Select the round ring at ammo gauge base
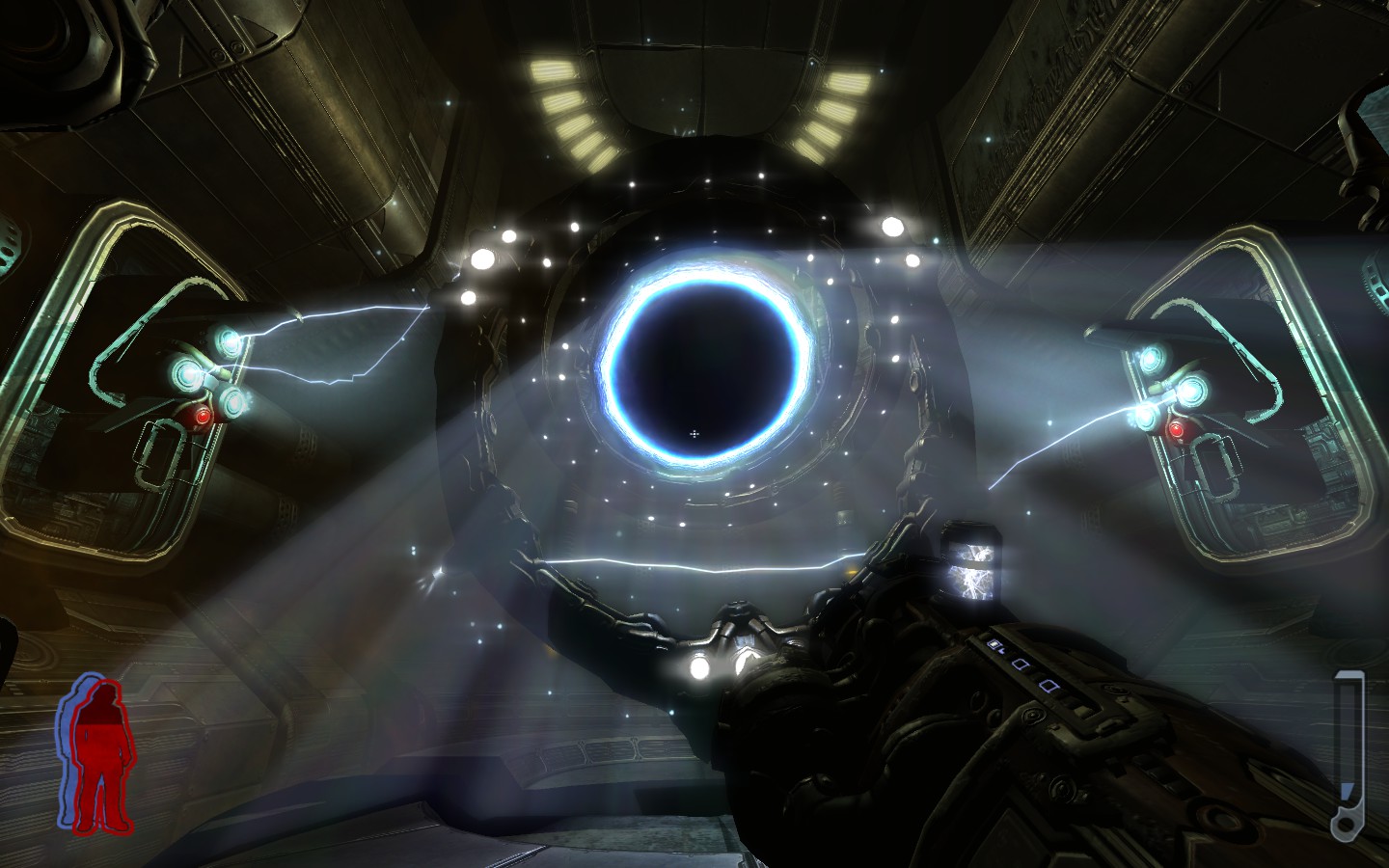Image resolution: width=1389 pixels, height=868 pixels. [1345, 823]
